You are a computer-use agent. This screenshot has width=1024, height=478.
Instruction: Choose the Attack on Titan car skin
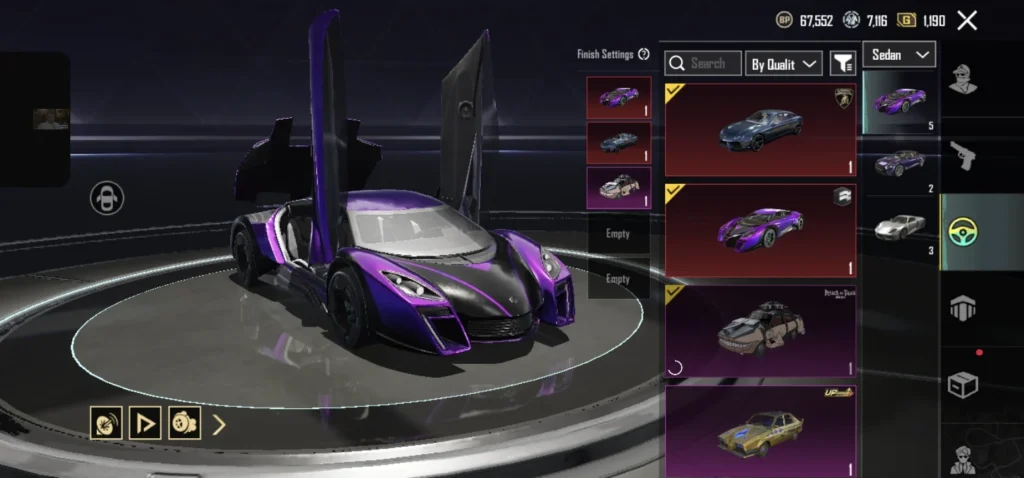[x=760, y=331]
